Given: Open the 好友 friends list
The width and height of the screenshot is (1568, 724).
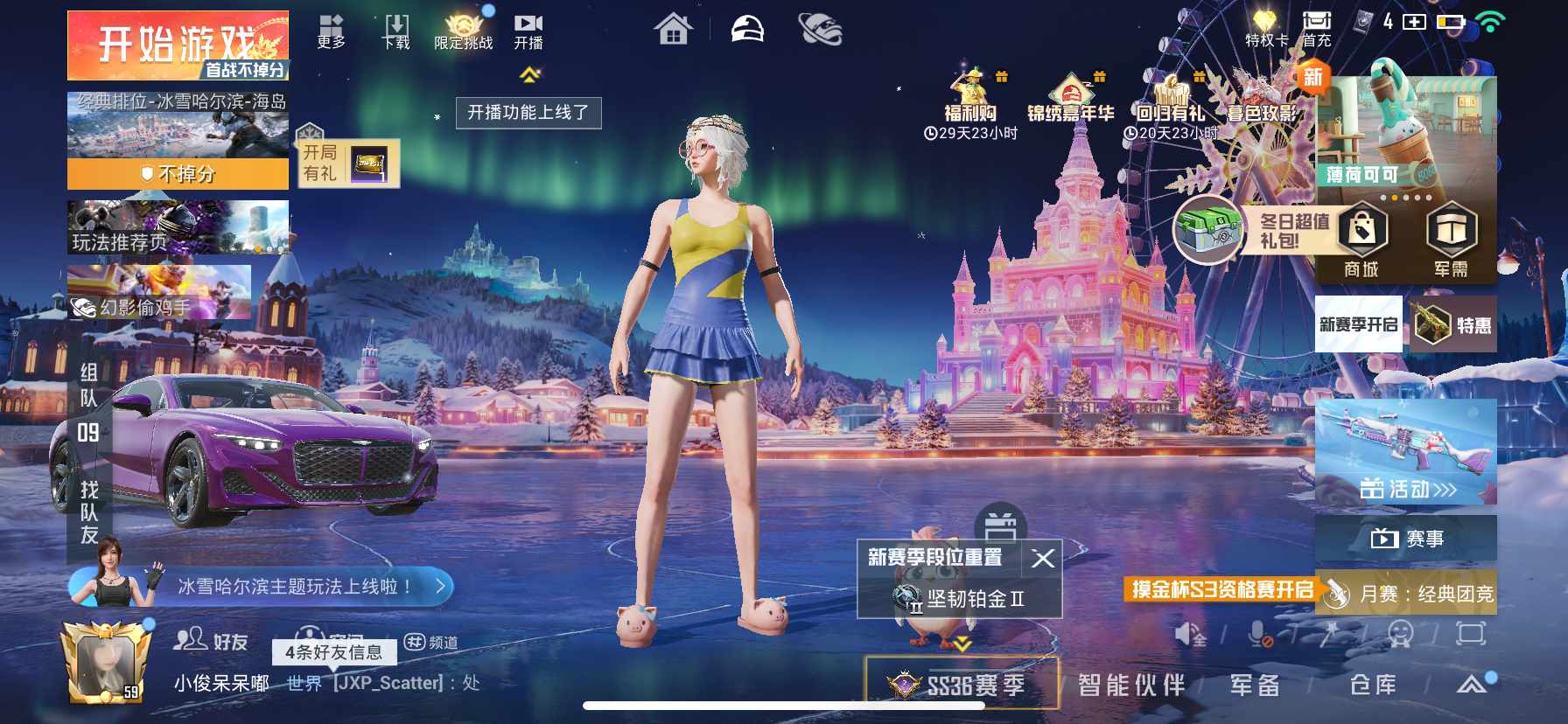Looking at the screenshot, I should [x=212, y=641].
